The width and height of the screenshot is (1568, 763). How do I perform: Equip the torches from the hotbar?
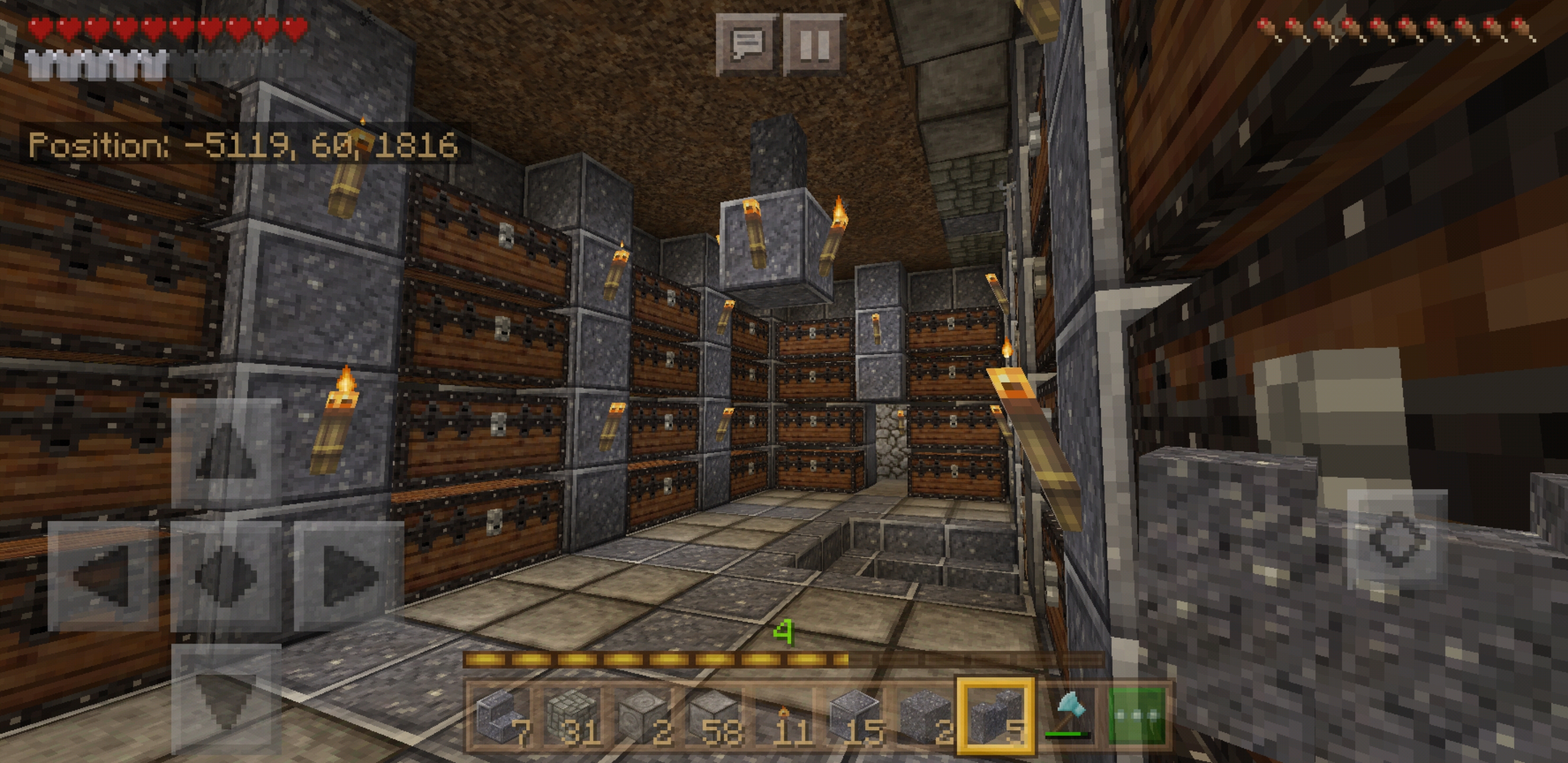point(785,717)
